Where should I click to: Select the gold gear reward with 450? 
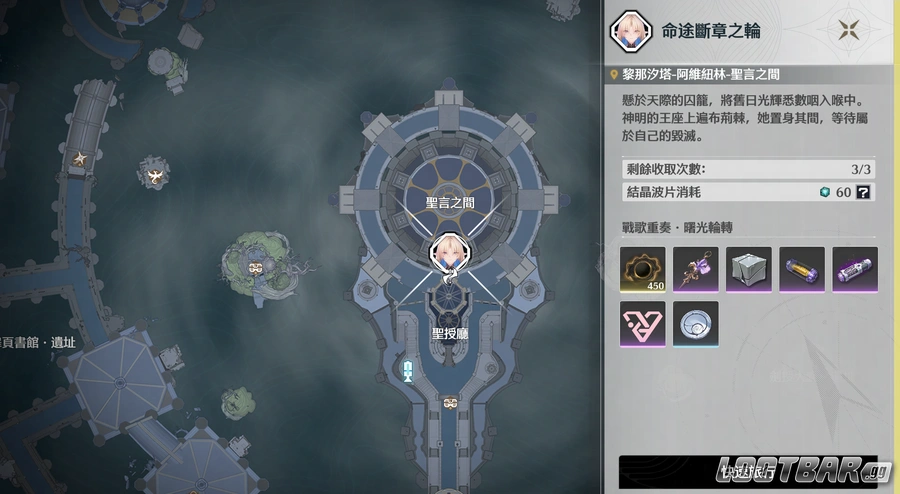(x=643, y=270)
